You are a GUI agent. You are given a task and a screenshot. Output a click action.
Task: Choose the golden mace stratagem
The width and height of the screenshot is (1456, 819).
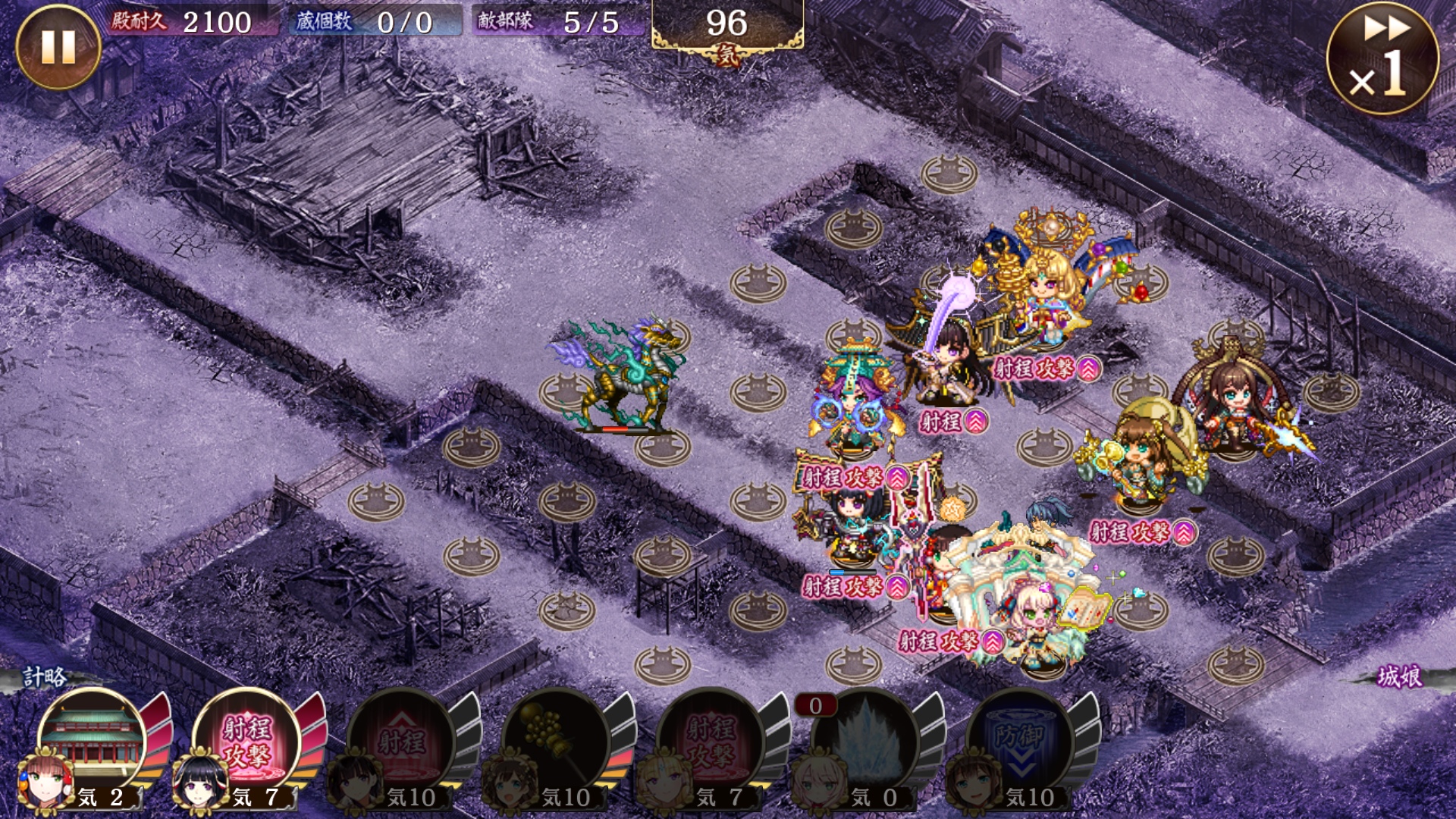[x=557, y=741]
